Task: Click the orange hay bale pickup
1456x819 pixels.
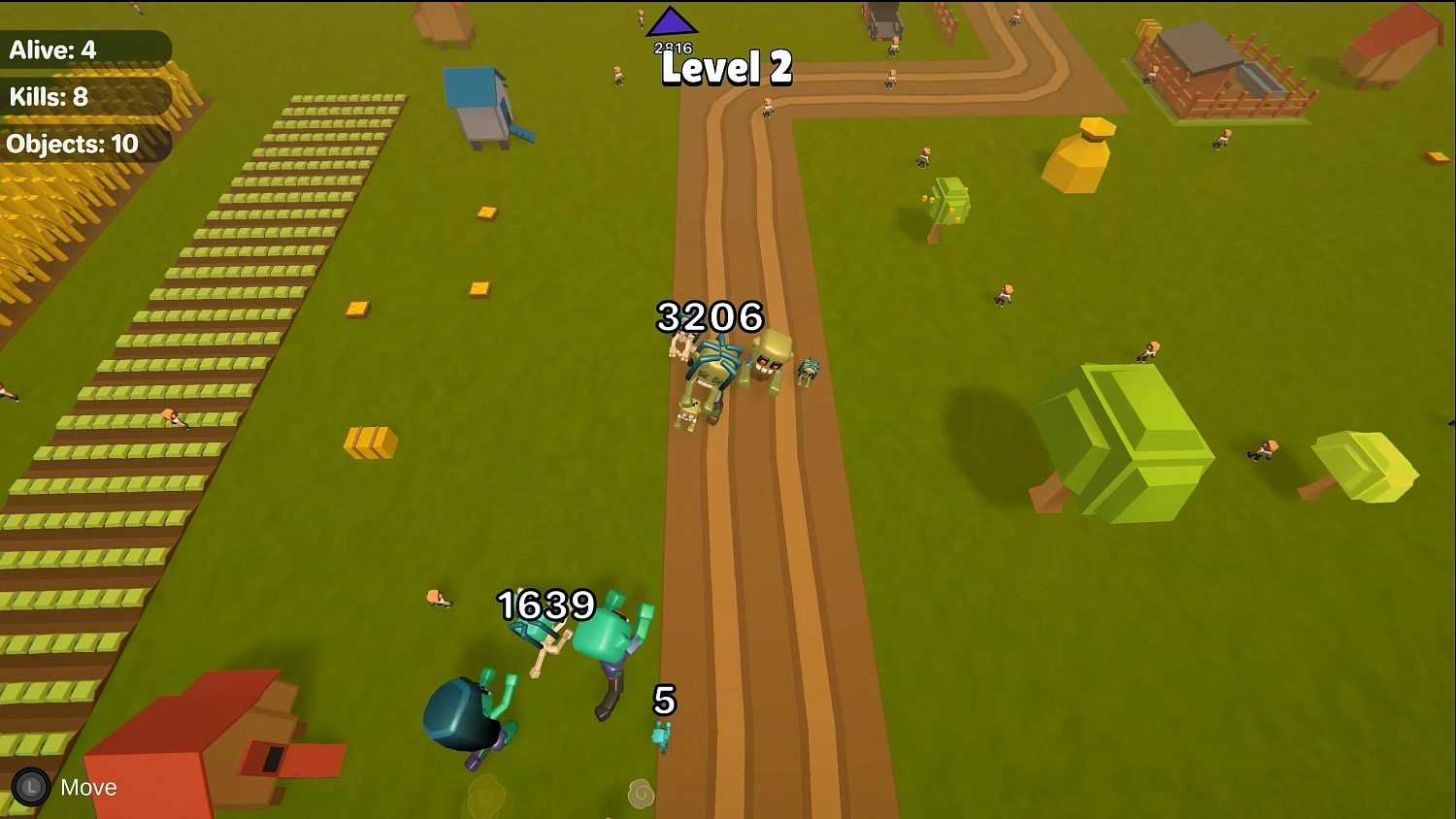Action: tap(370, 444)
